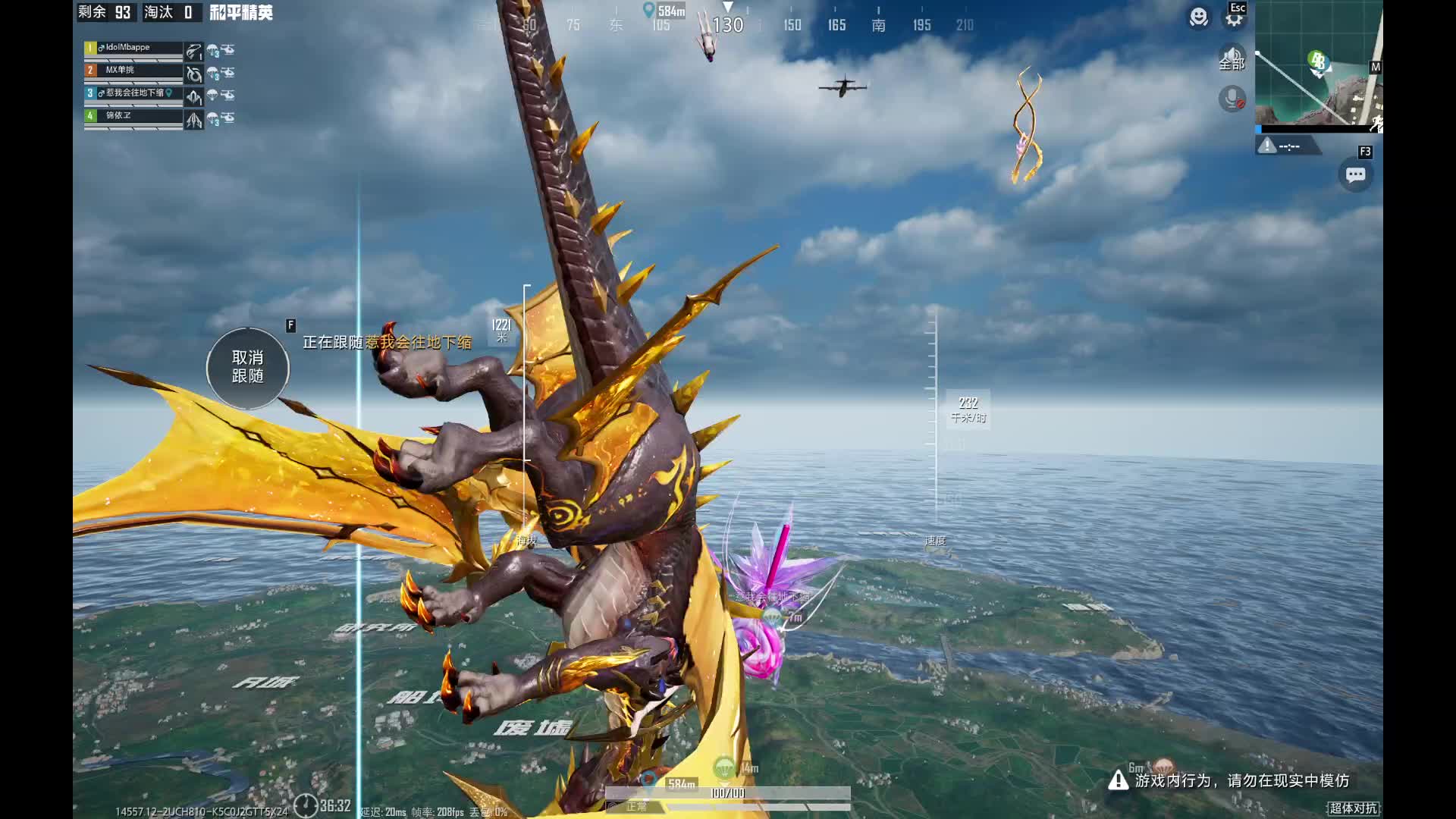
Task: Select teammate 锦依卫 in the squad list
Action: pyautogui.click(x=133, y=117)
